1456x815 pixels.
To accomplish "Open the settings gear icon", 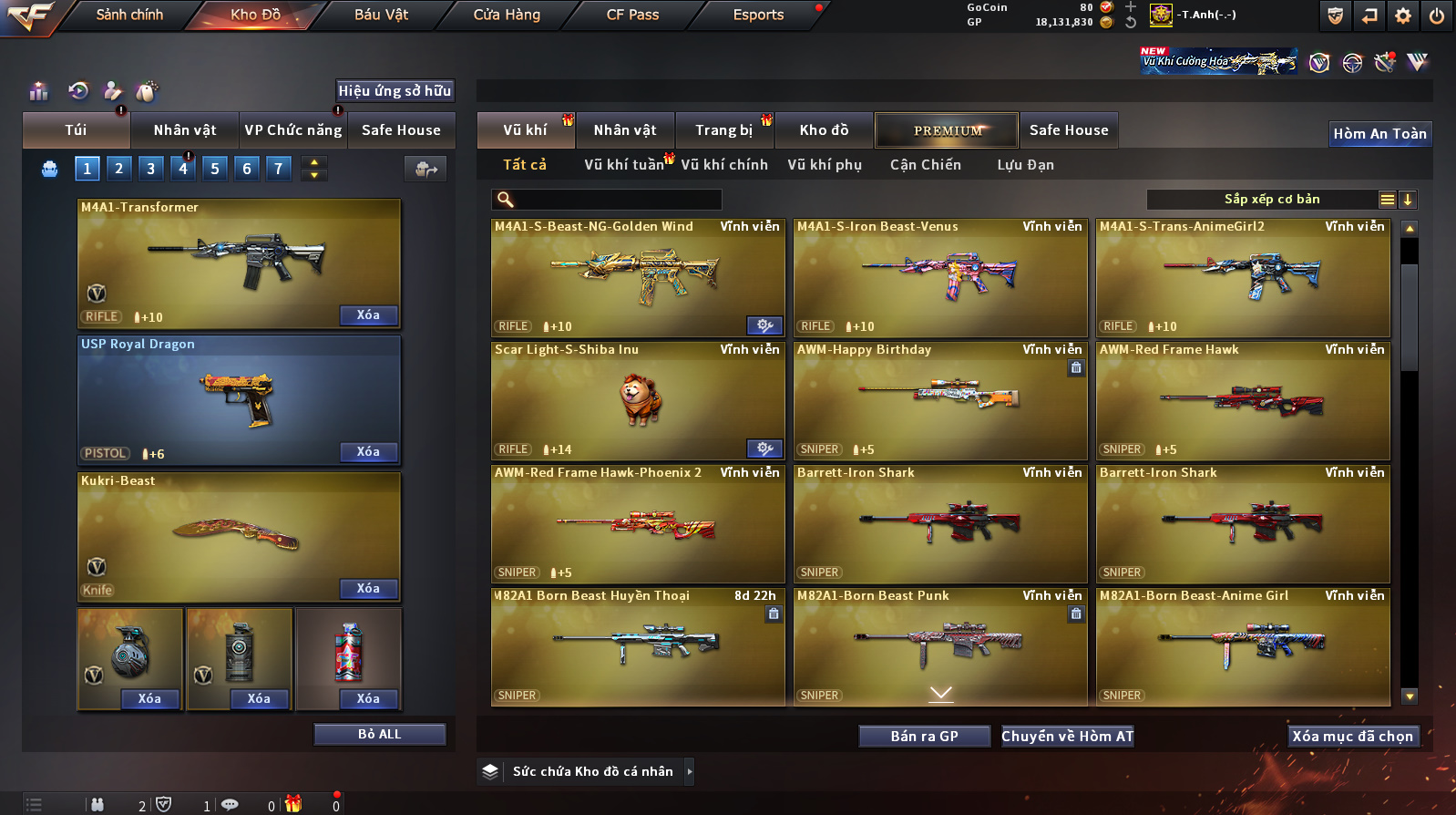I will point(1403,15).
